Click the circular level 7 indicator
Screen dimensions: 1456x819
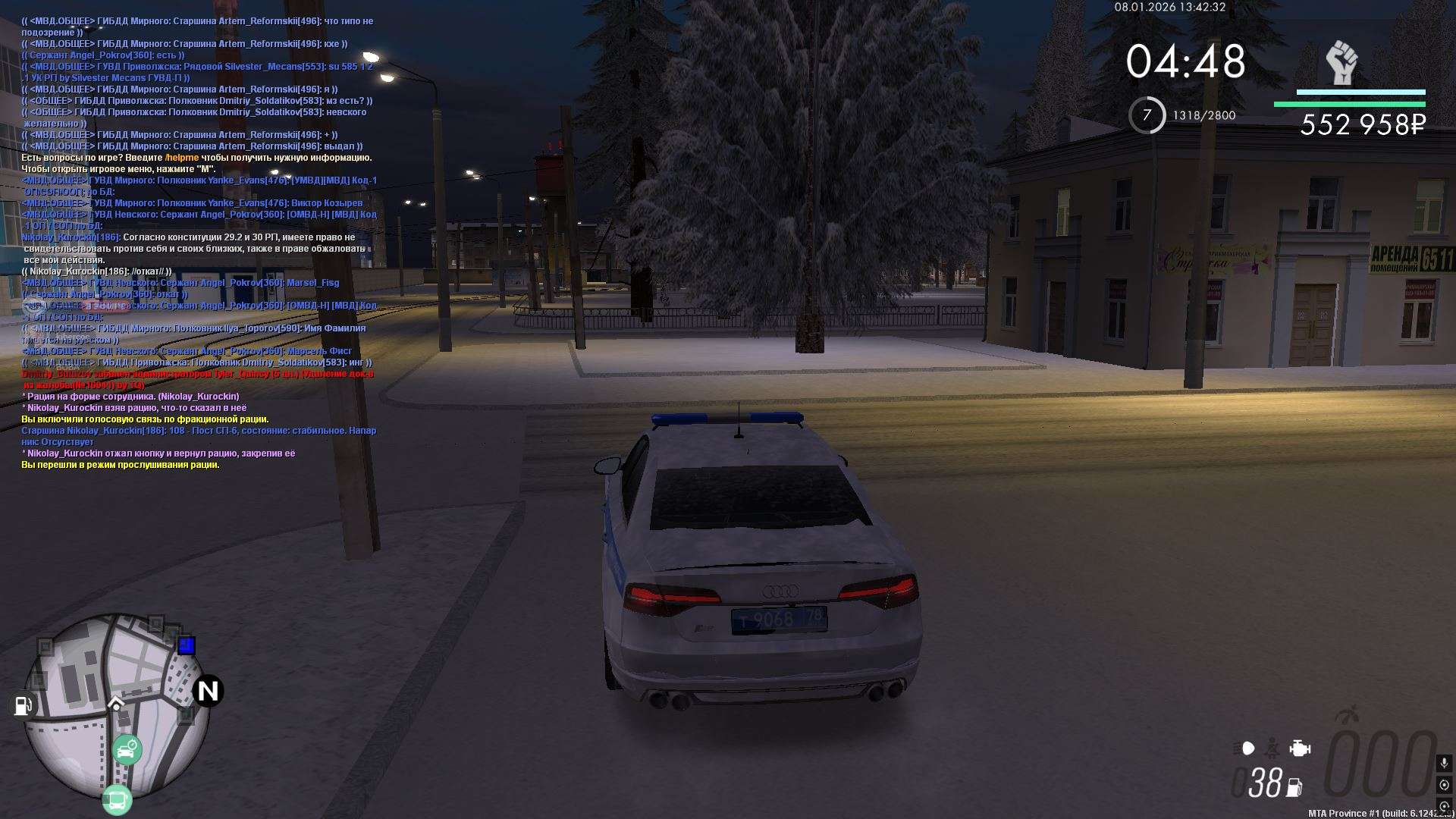point(1147,115)
